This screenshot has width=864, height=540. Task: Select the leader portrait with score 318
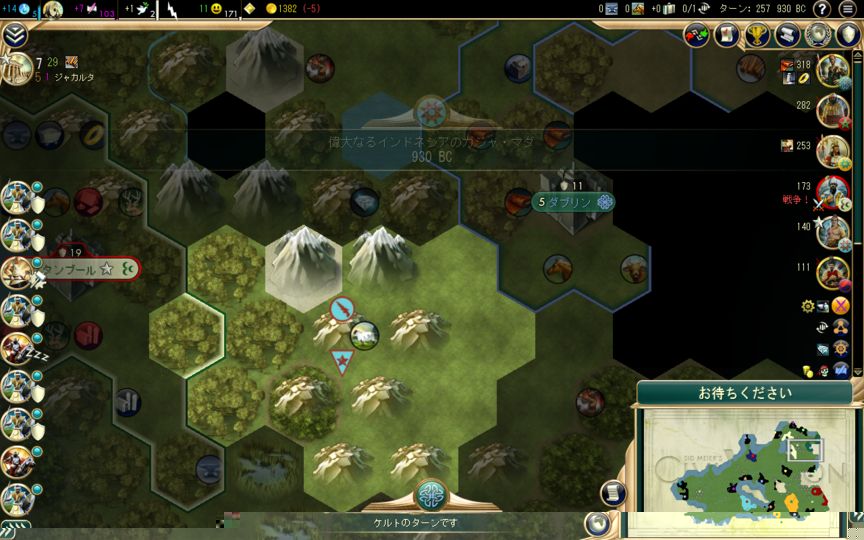point(832,71)
